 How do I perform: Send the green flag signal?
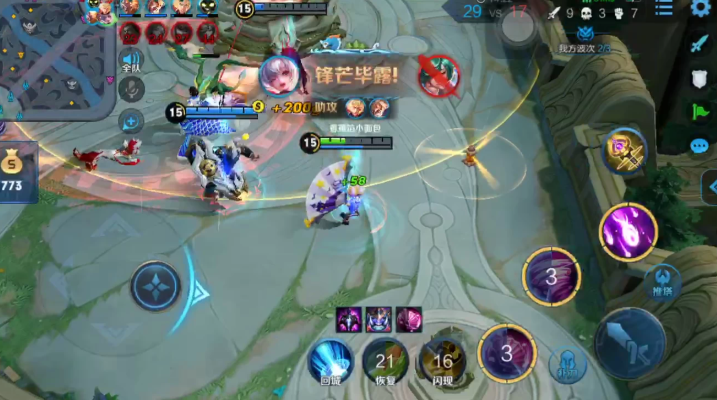click(x=700, y=112)
